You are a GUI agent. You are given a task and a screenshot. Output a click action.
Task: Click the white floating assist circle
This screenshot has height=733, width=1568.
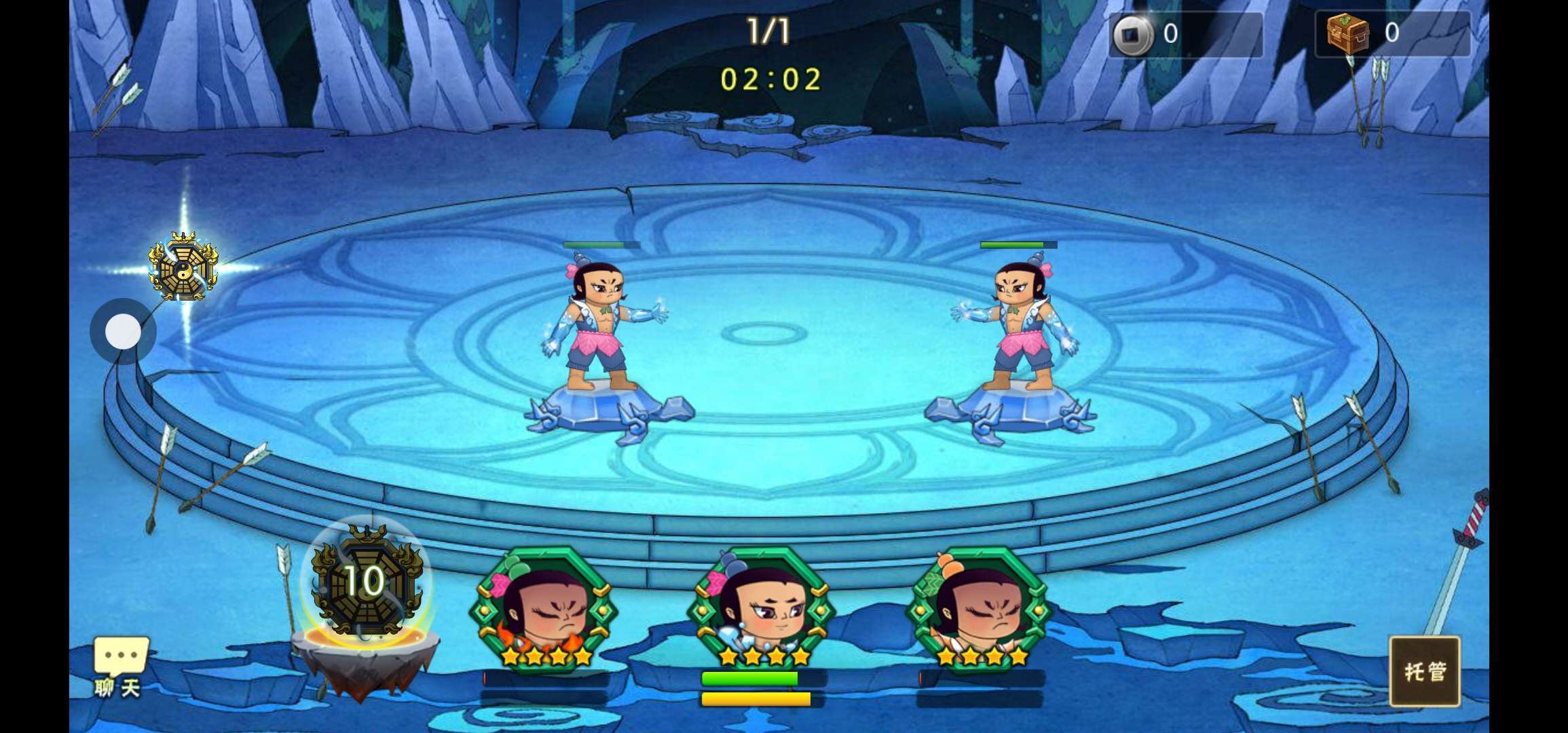click(123, 332)
